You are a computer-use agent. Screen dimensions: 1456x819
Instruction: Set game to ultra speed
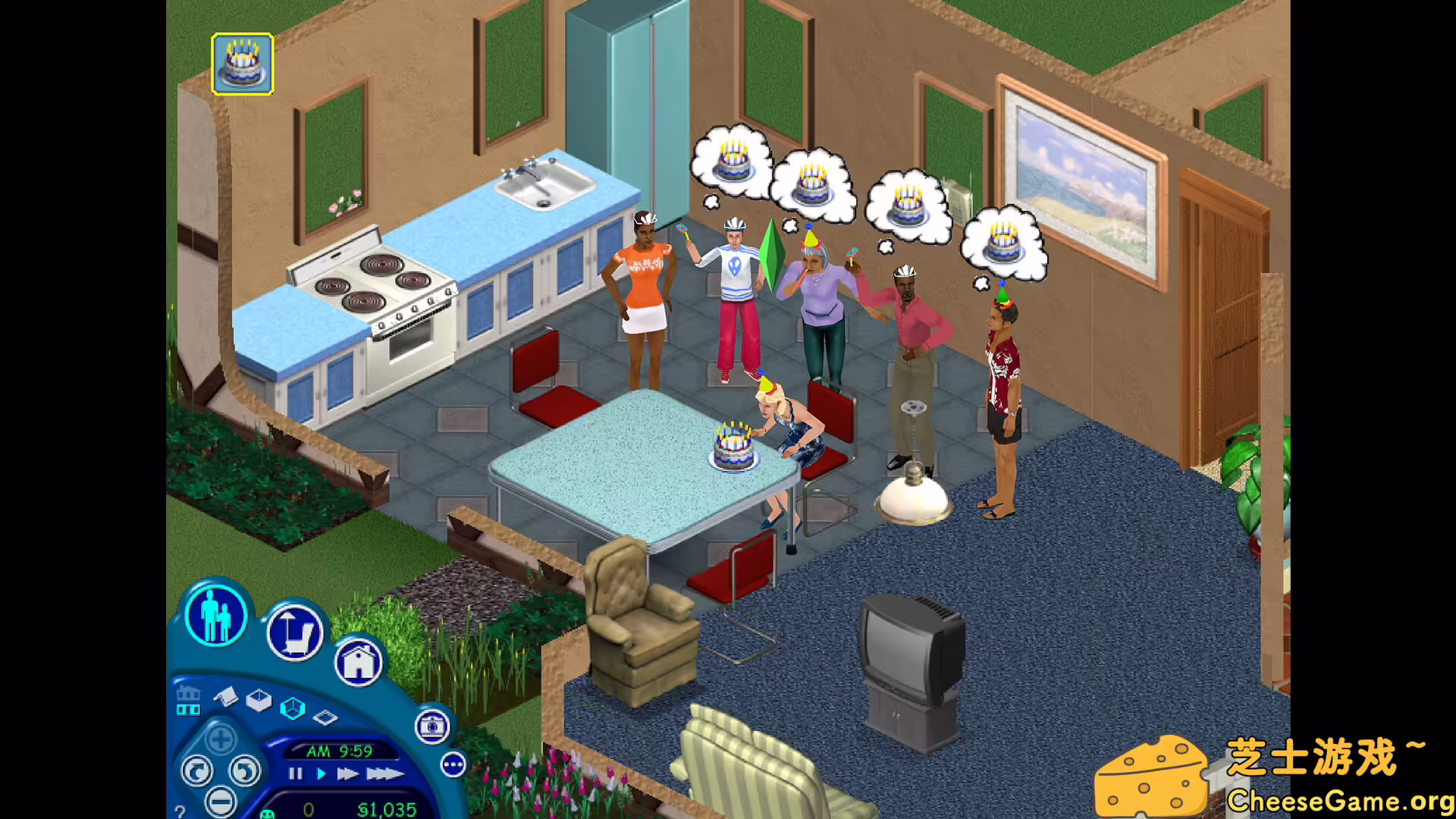[384, 773]
